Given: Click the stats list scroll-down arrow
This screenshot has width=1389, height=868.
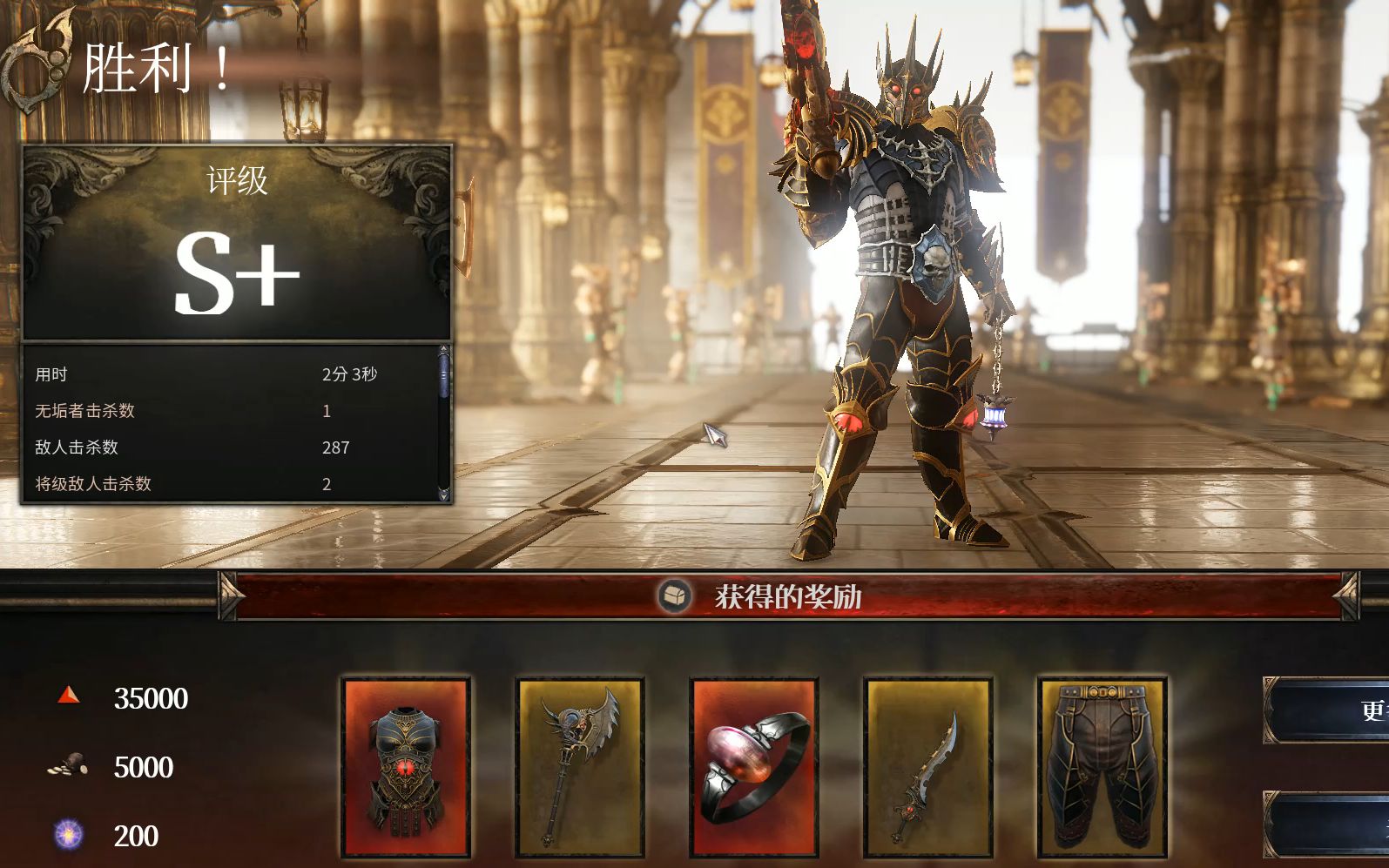Looking at the screenshot, I should point(444,495).
